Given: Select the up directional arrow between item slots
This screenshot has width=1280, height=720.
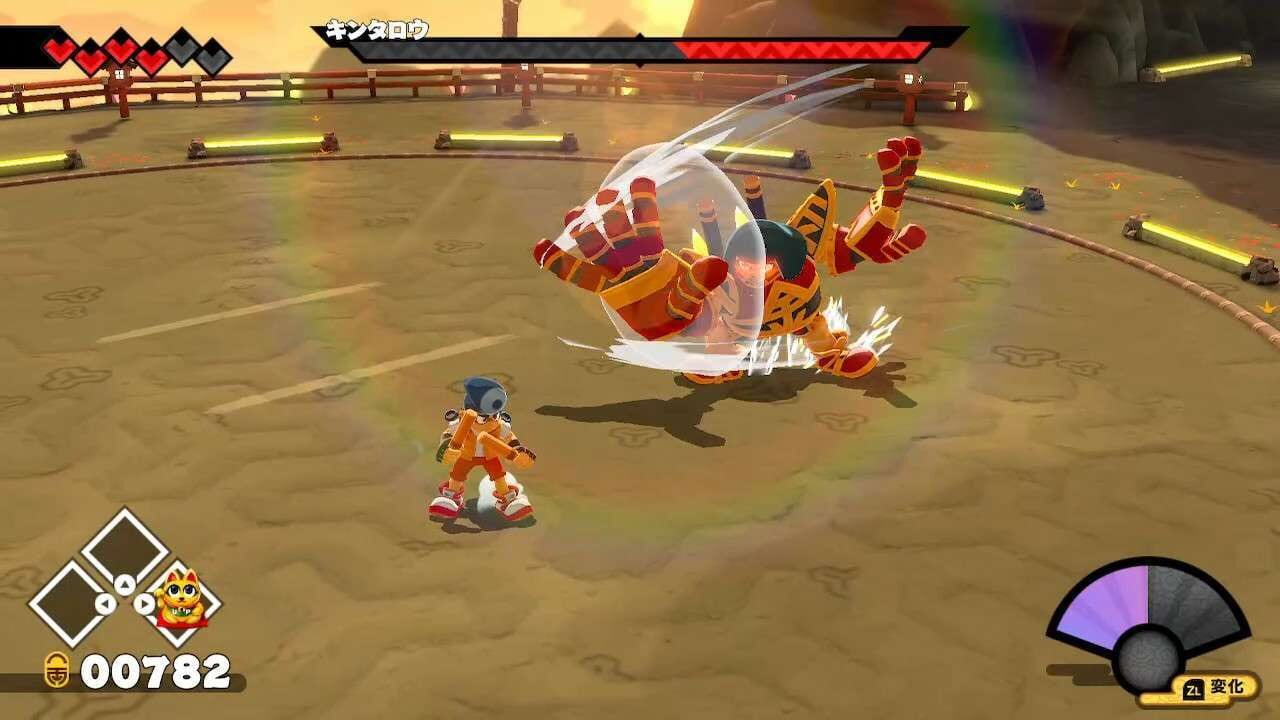Looking at the screenshot, I should coord(124,584).
